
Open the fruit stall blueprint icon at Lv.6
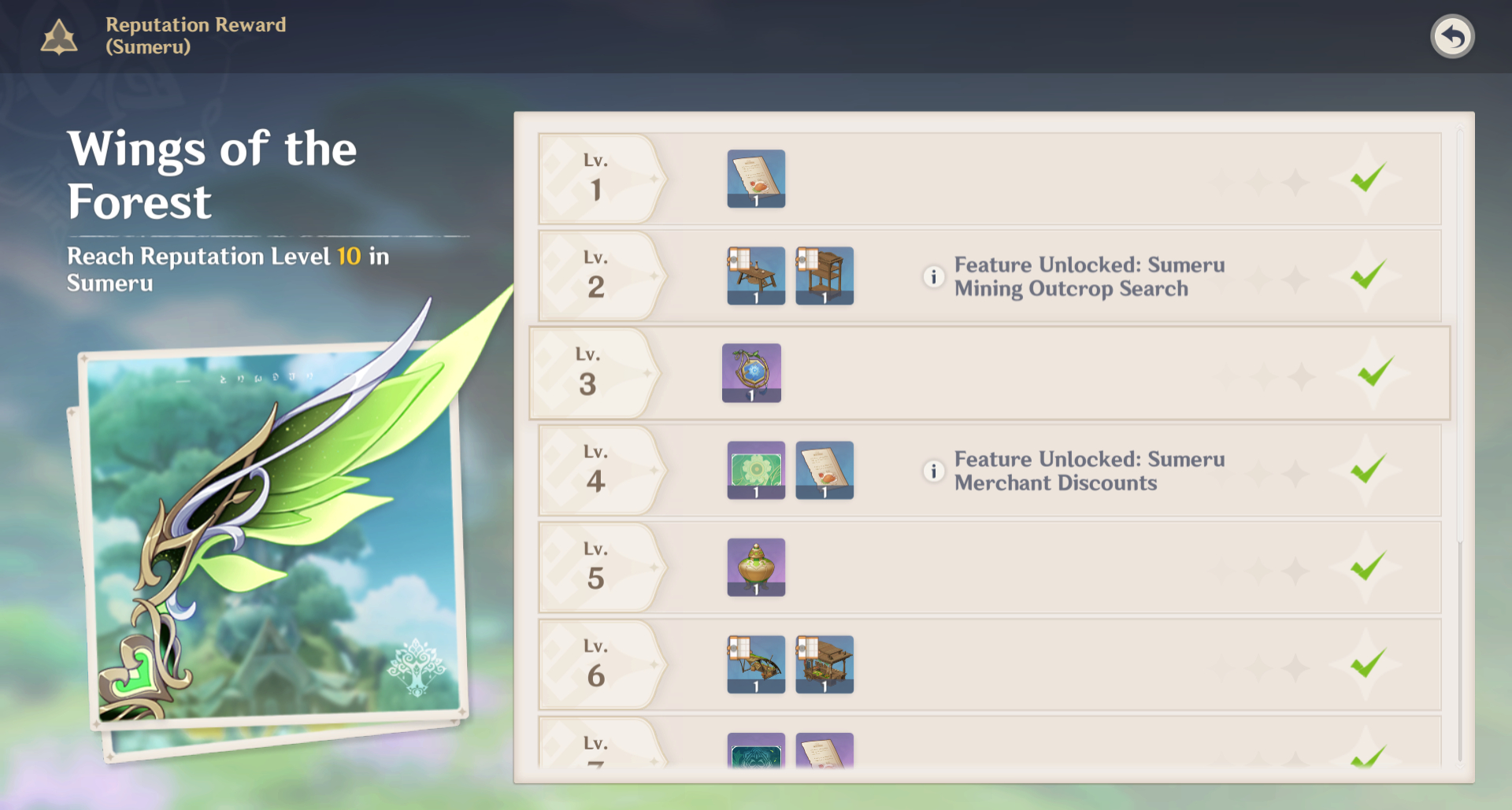coord(824,664)
